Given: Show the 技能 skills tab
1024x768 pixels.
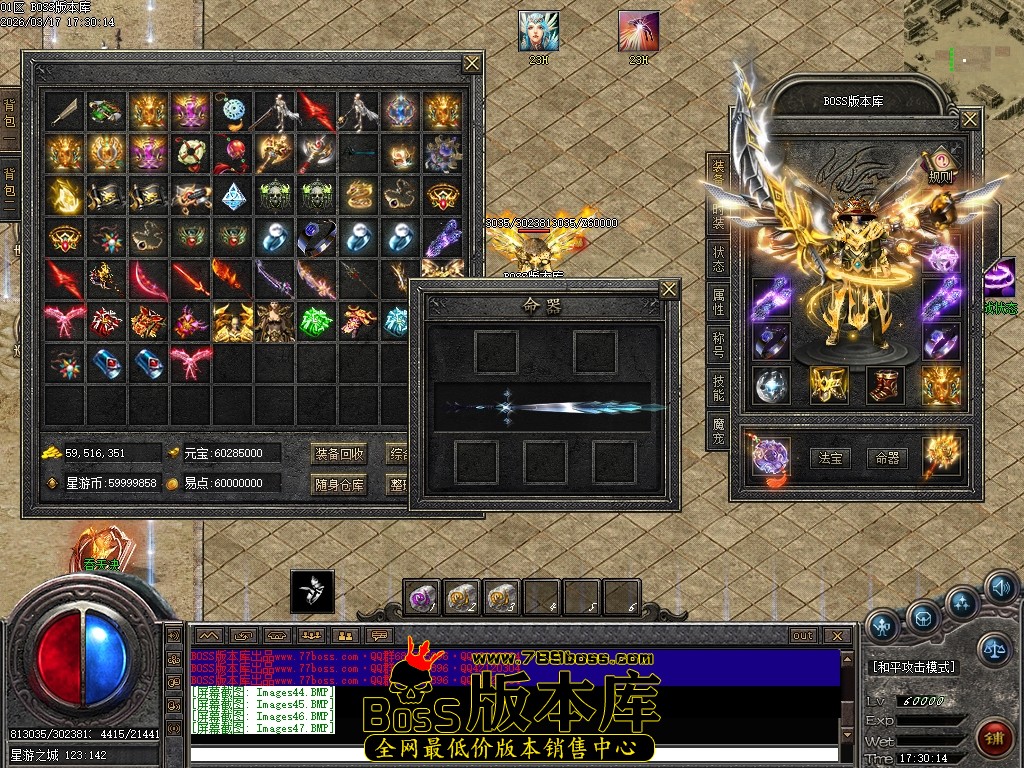Looking at the screenshot, I should (x=718, y=389).
